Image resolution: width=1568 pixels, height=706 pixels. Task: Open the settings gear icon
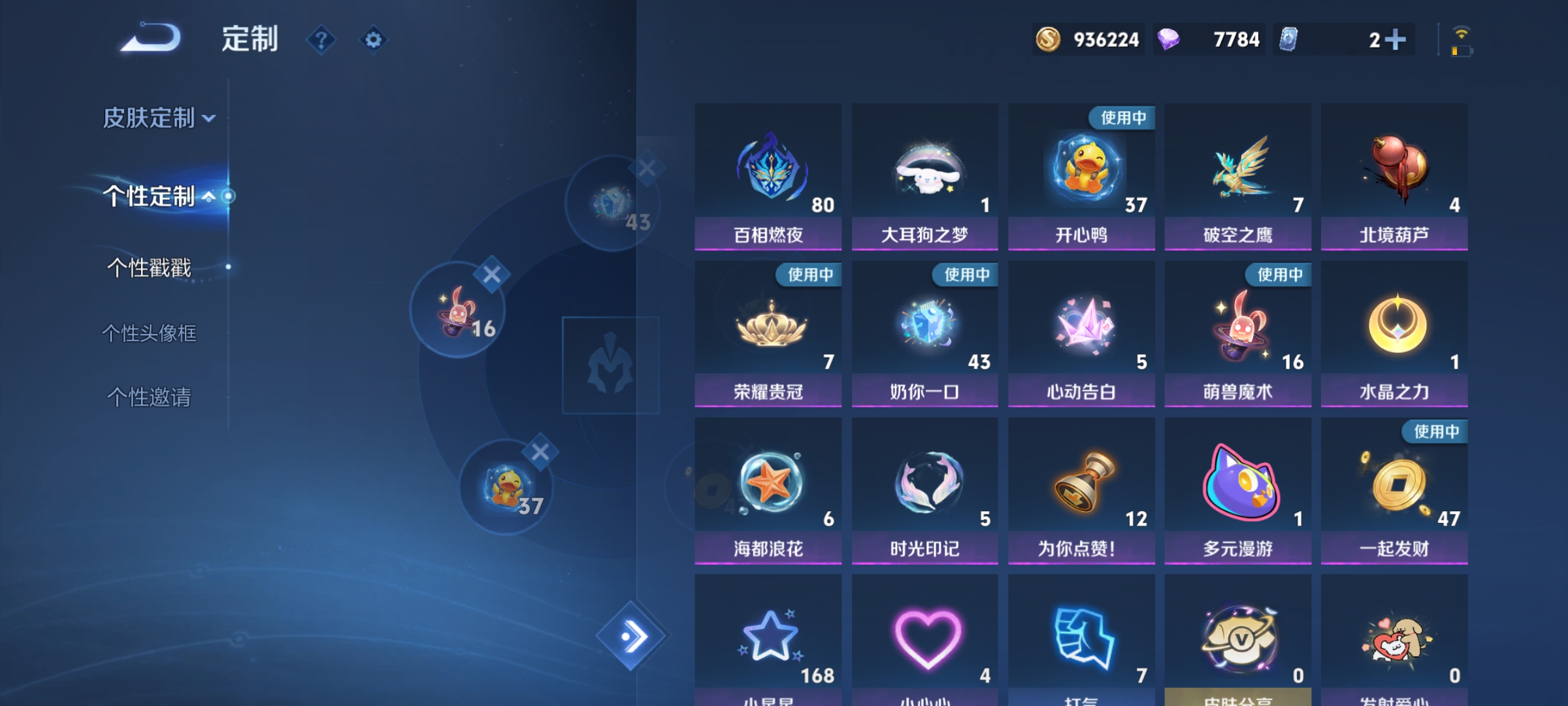[373, 40]
